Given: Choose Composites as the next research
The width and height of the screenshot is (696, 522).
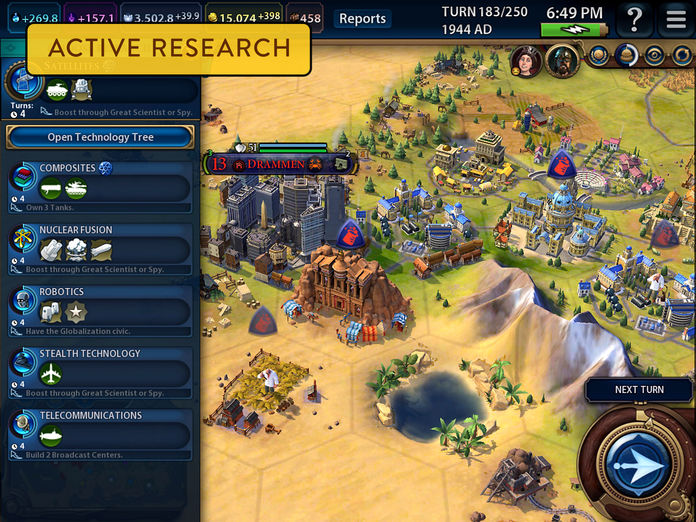Looking at the screenshot, I should [x=100, y=187].
